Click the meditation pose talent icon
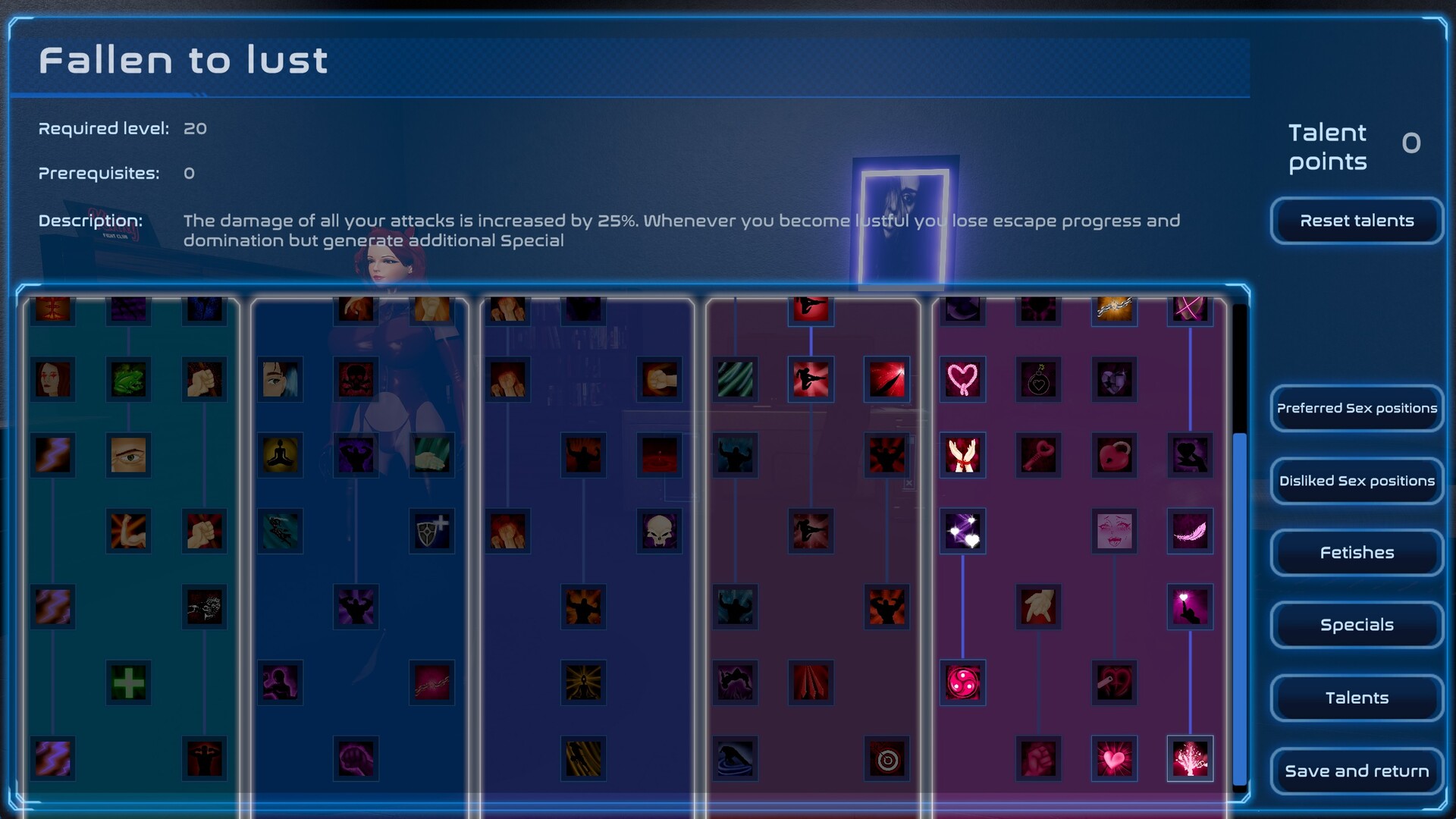Image resolution: width=1456 pixels, height=819 pixels. [x=280, y=456]
